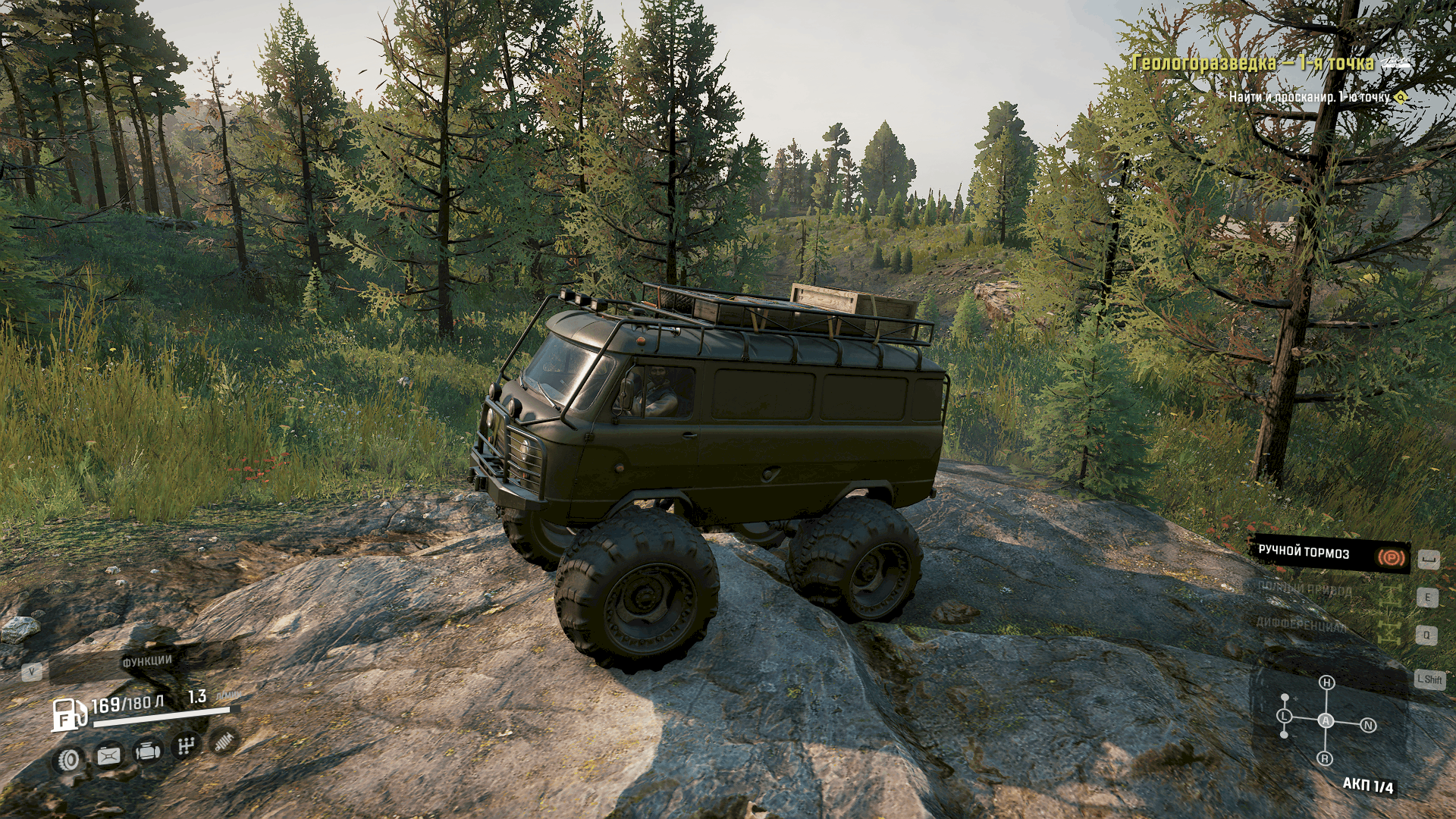Click the Геологоразведка mission title
Screen dimensions: 1456x819
(x=1255, y=65)
